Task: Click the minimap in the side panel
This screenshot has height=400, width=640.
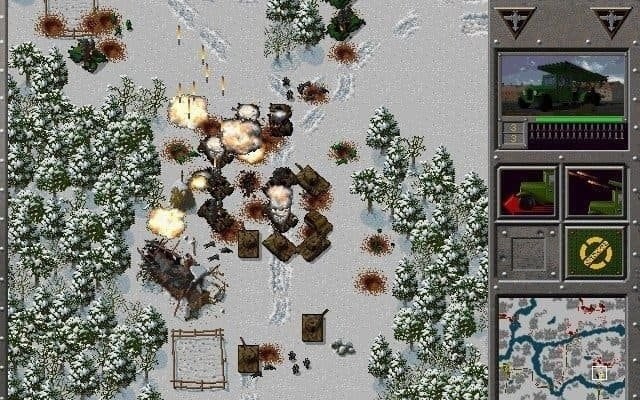Action: click(x=563, y=343)
